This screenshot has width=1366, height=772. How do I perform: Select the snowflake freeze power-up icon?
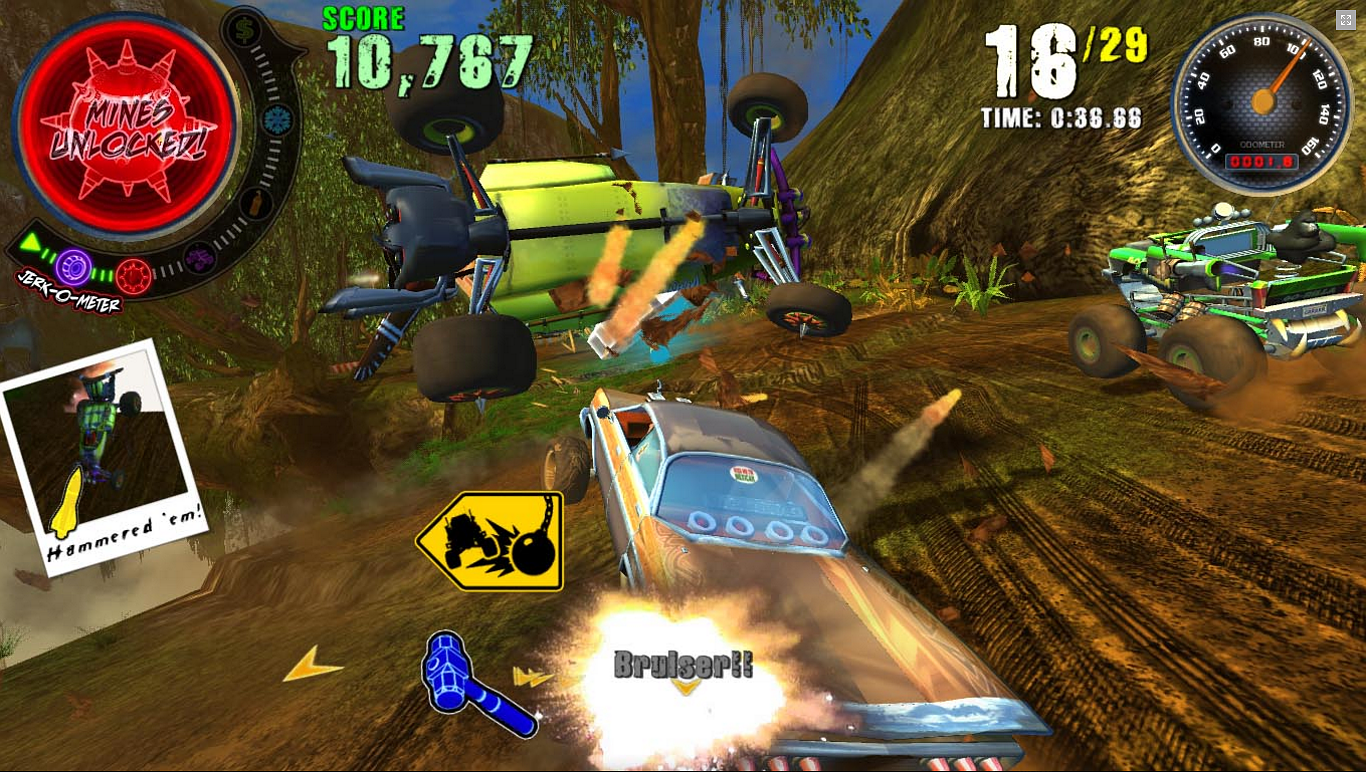click(276, 121)
